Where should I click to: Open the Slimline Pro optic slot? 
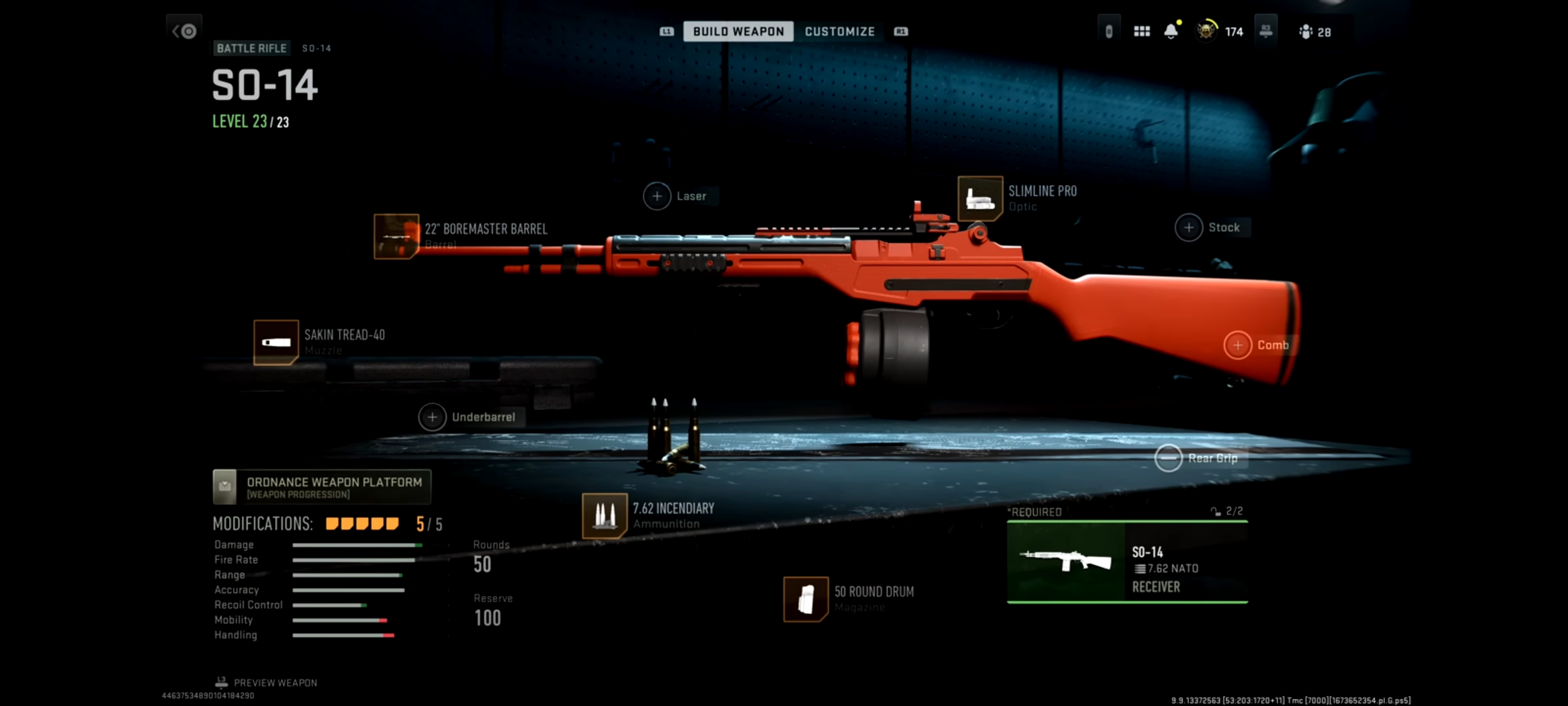[980, 199]
